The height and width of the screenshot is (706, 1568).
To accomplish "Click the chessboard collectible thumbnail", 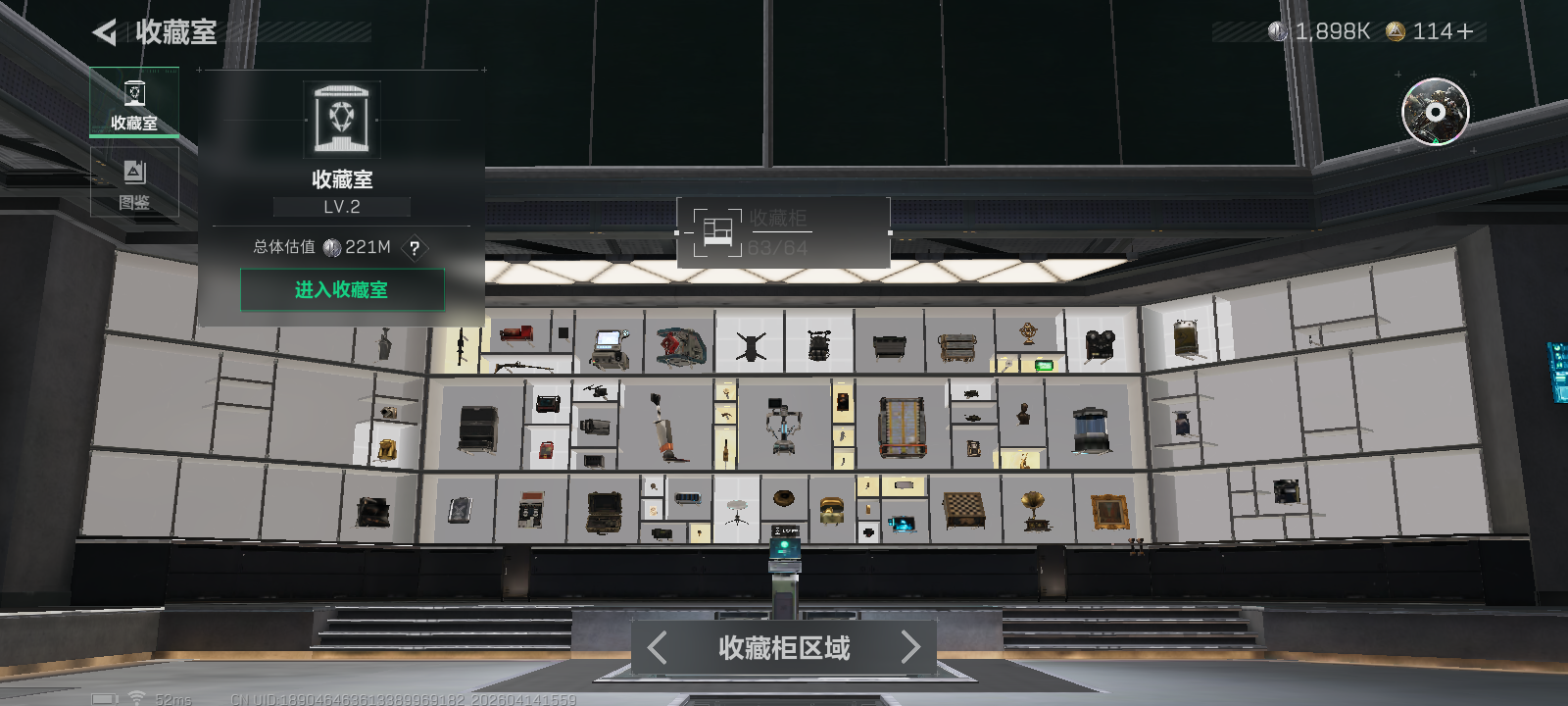I will coord(962,508).
